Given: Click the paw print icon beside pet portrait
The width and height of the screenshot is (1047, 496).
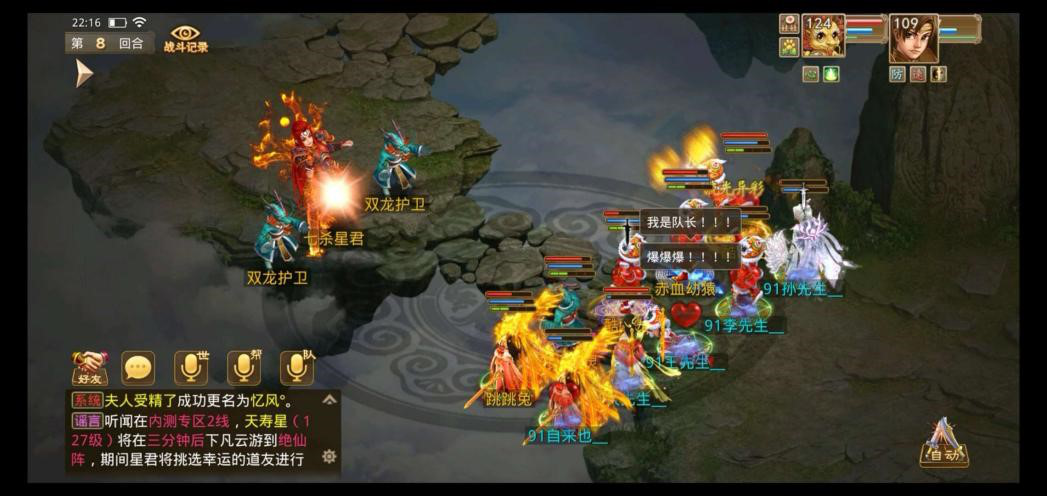Looking at the screenshot, I should click(789, 47).
